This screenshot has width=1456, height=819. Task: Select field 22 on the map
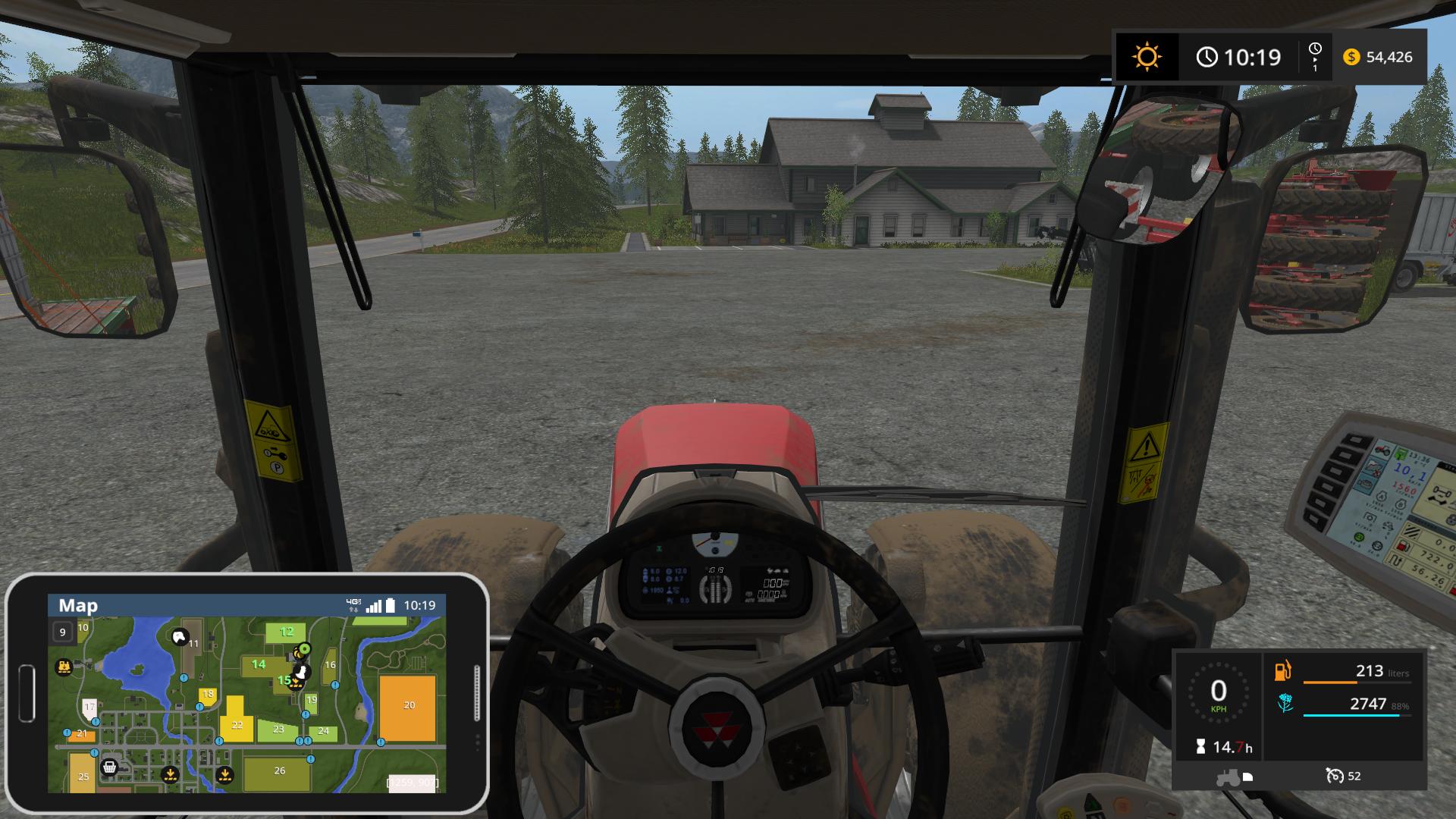[x=237, y=724]
